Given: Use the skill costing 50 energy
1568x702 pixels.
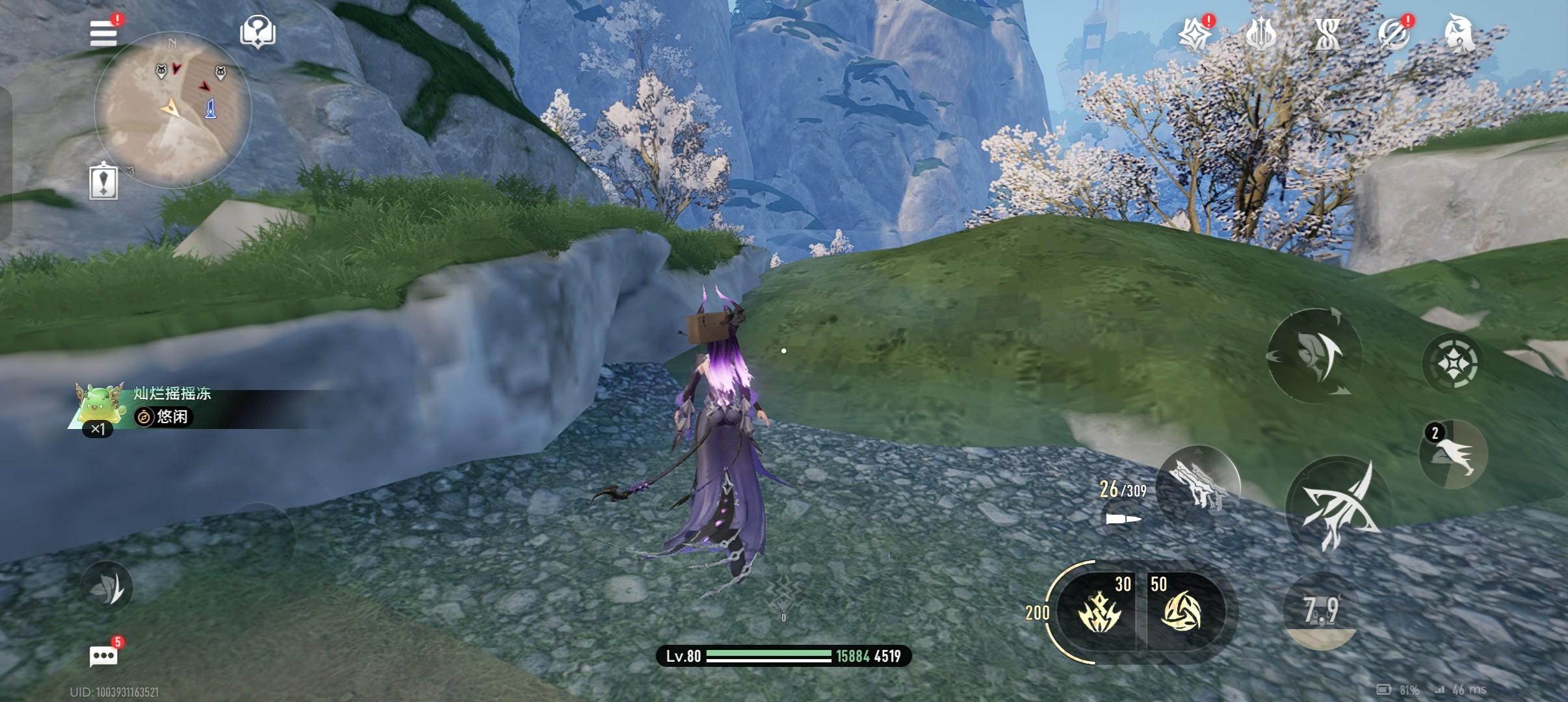Looking at the screenshot, I should coord(1183,612).
